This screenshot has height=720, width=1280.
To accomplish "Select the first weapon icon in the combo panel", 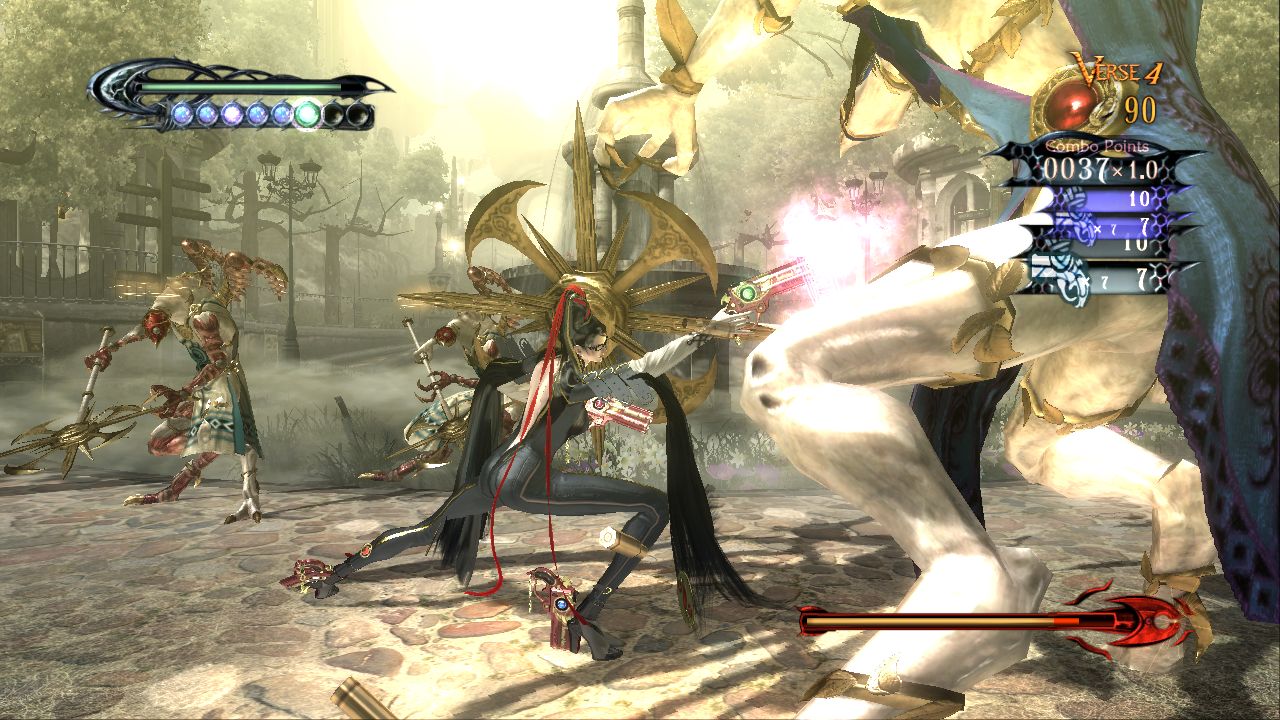I will (1073, 196).
